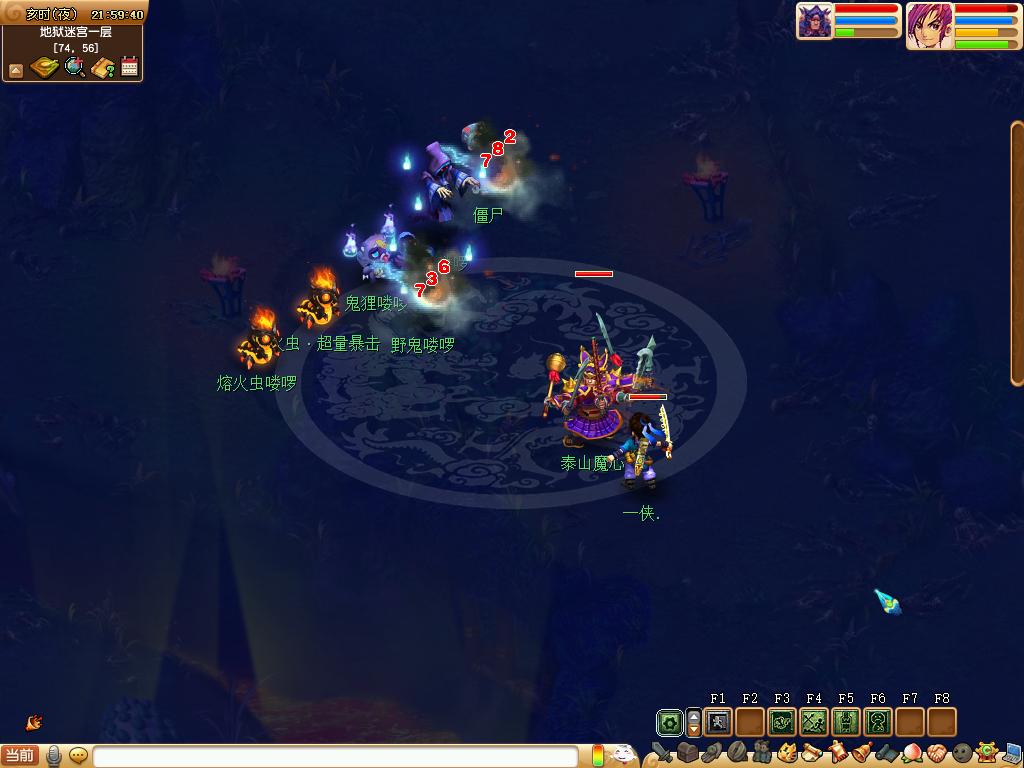
Task: Use the F5 green skill slot
Action: click(x=846, y=722)
